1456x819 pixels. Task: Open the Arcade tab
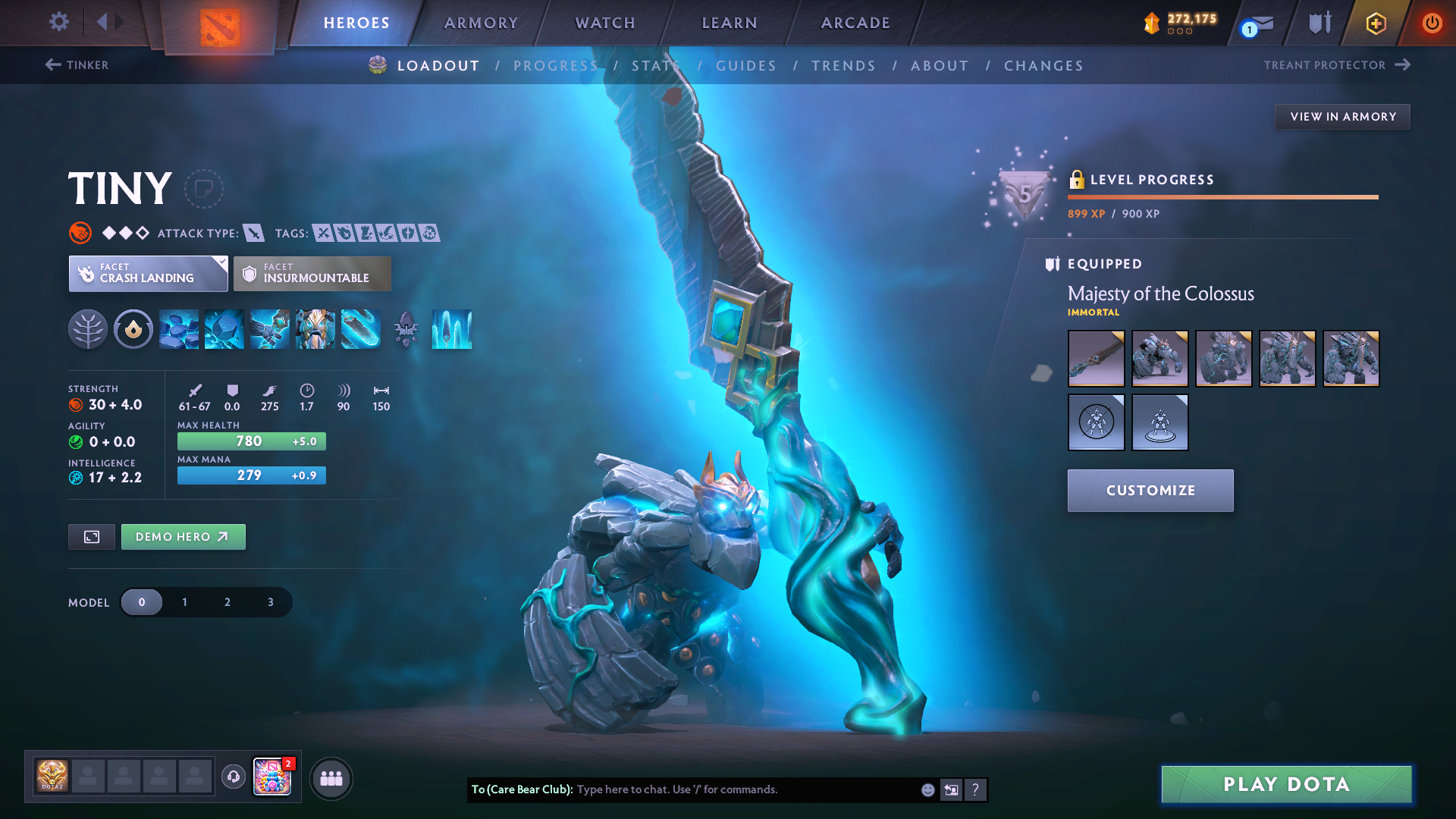(x=855, y=23)
